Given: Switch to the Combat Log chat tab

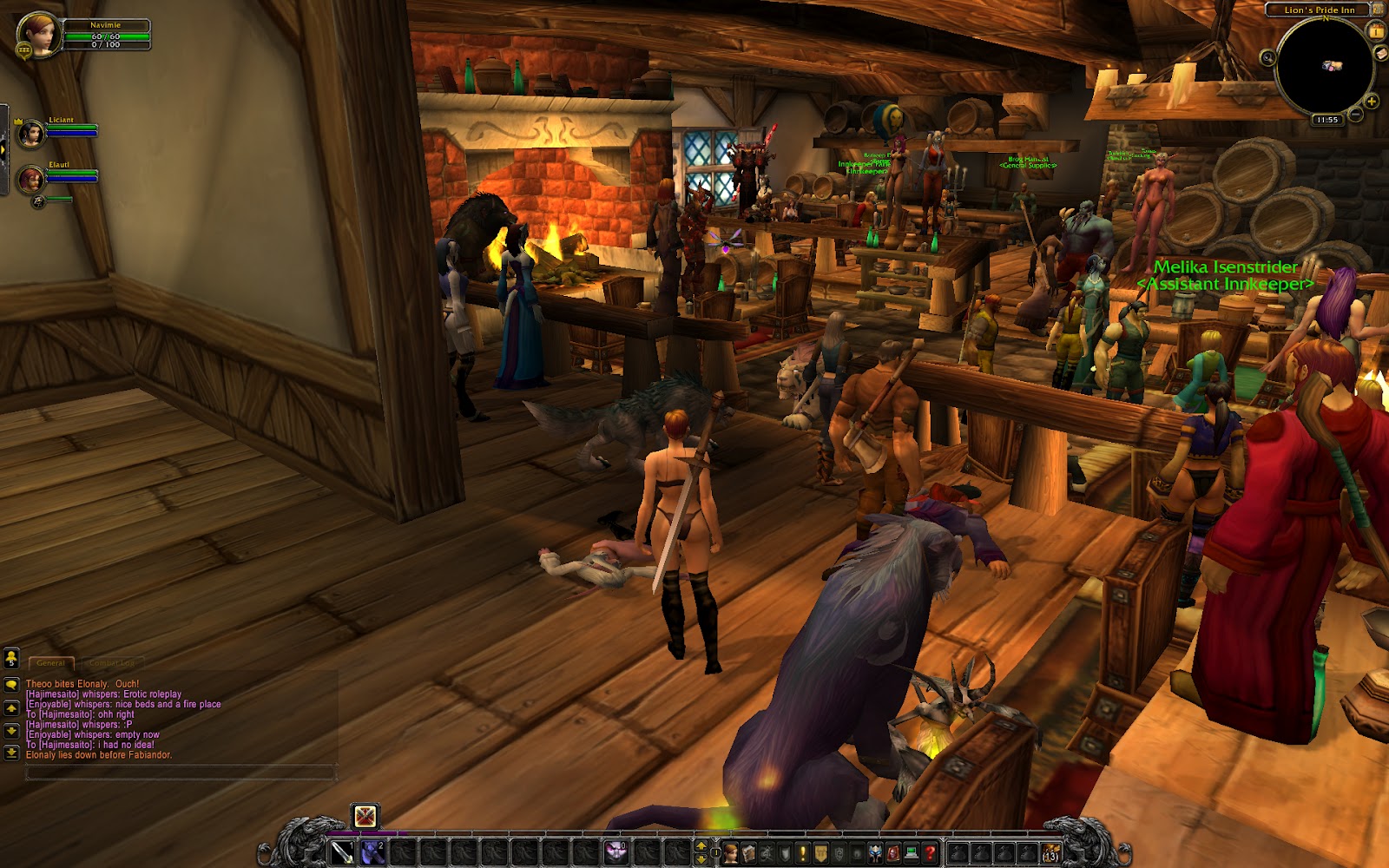Looking at the screenshot, I should [114, 661].
